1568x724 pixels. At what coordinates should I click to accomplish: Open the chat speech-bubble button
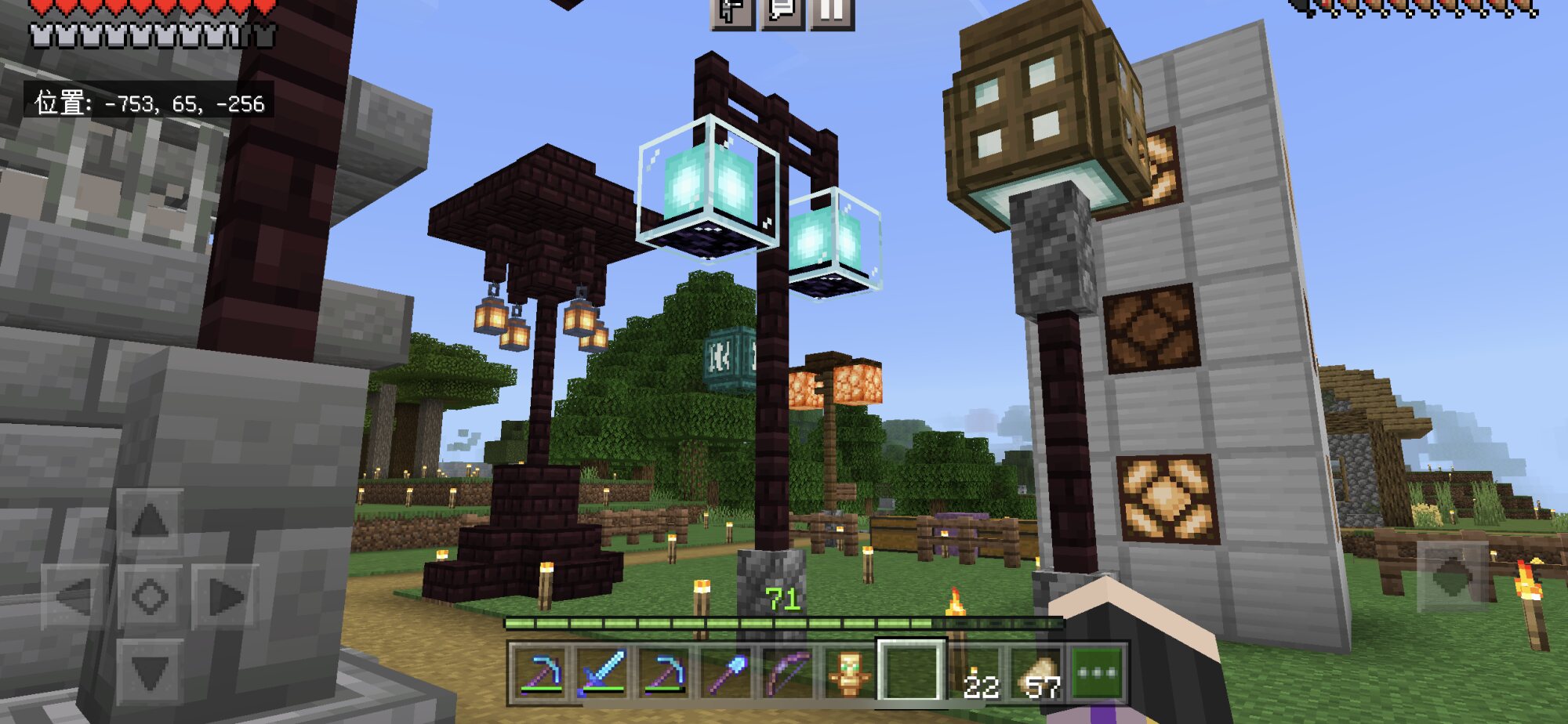click(782, 11)
